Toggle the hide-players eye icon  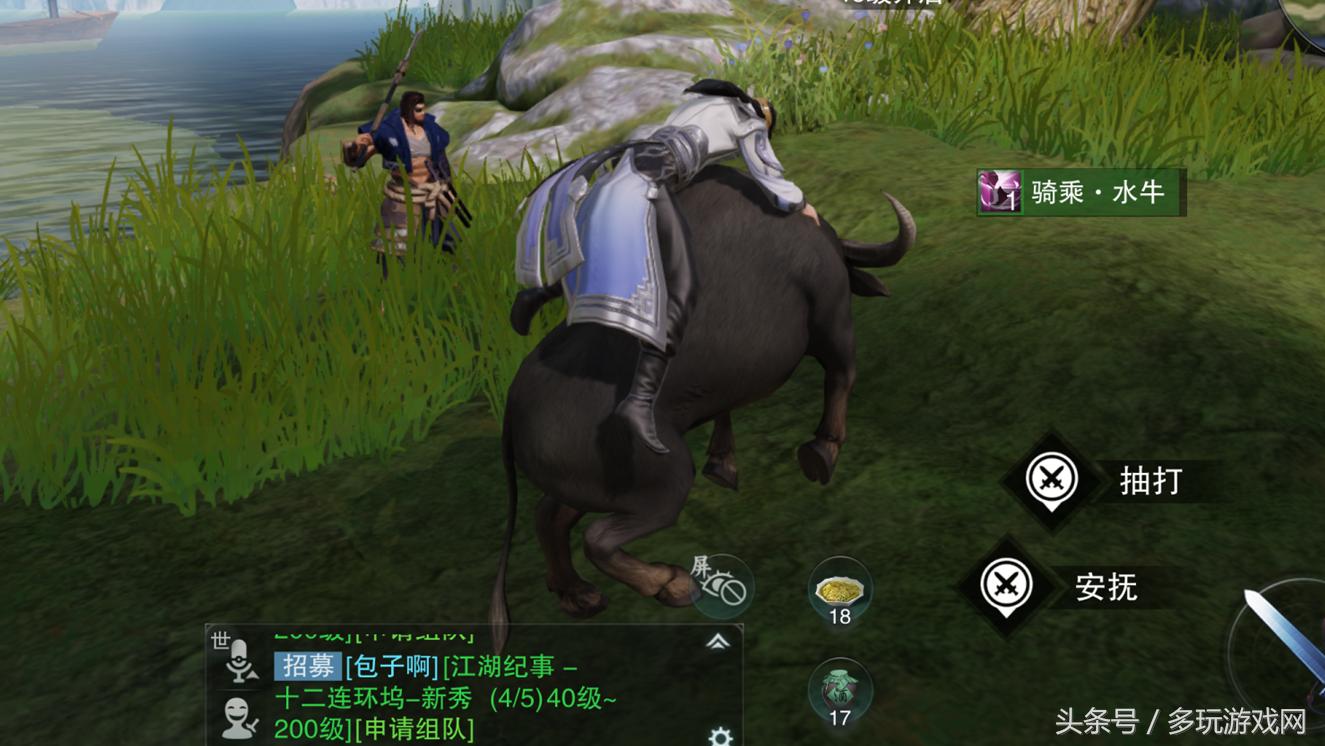[x=722, y=585]
